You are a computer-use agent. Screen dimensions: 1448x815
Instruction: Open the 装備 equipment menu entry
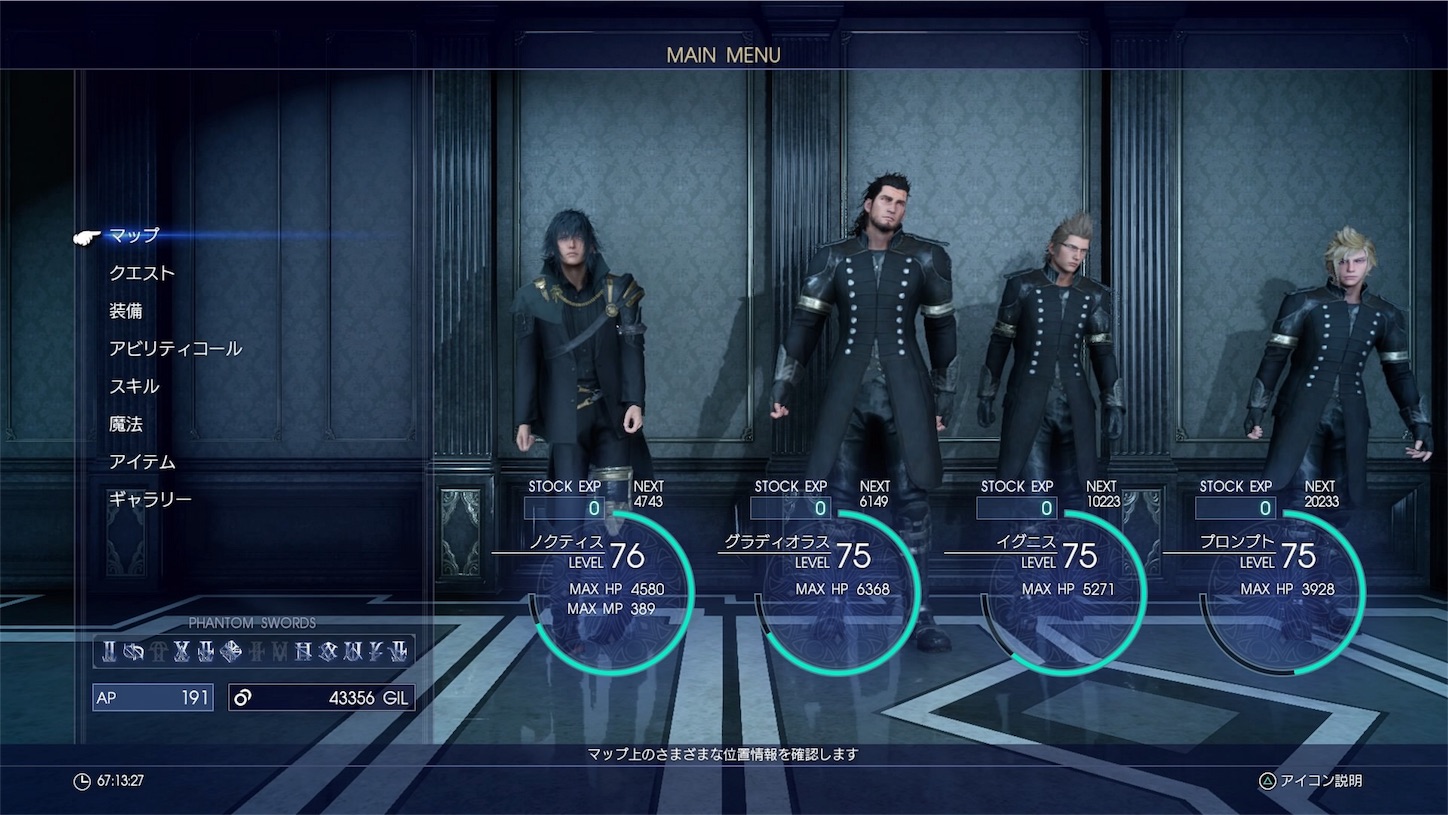pos(129,310)
